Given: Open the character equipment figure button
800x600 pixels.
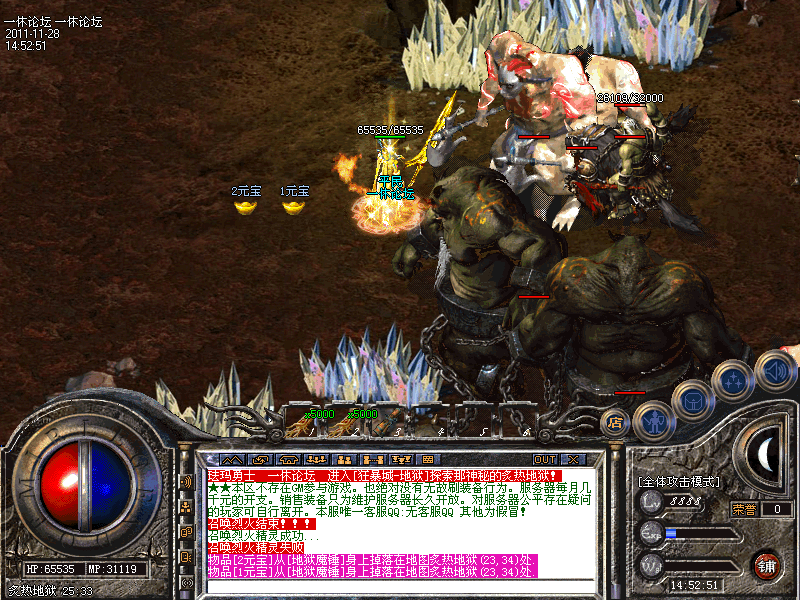Looking at the screenshot, I should point(651,421).
